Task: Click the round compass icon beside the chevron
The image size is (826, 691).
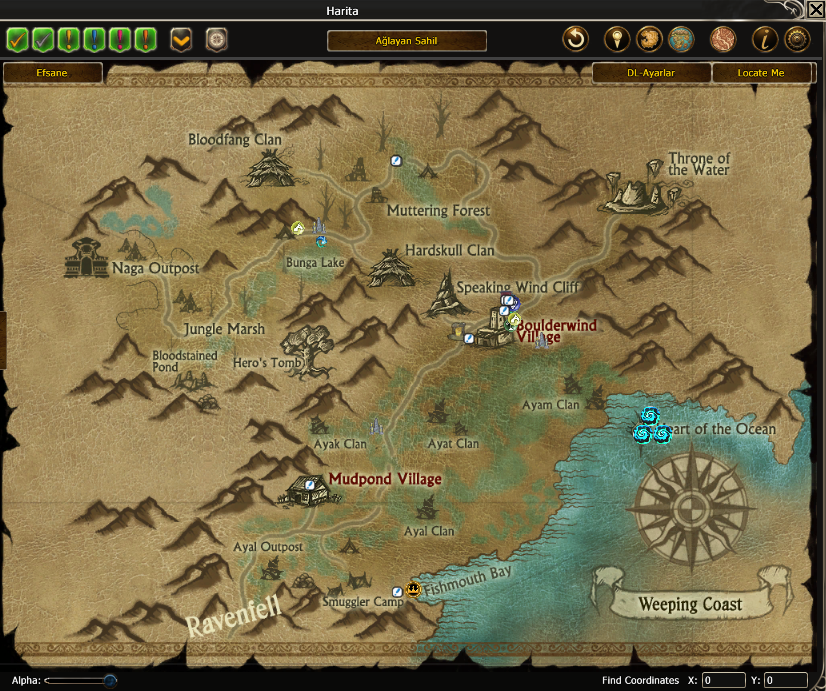Action: click(216, 40)
